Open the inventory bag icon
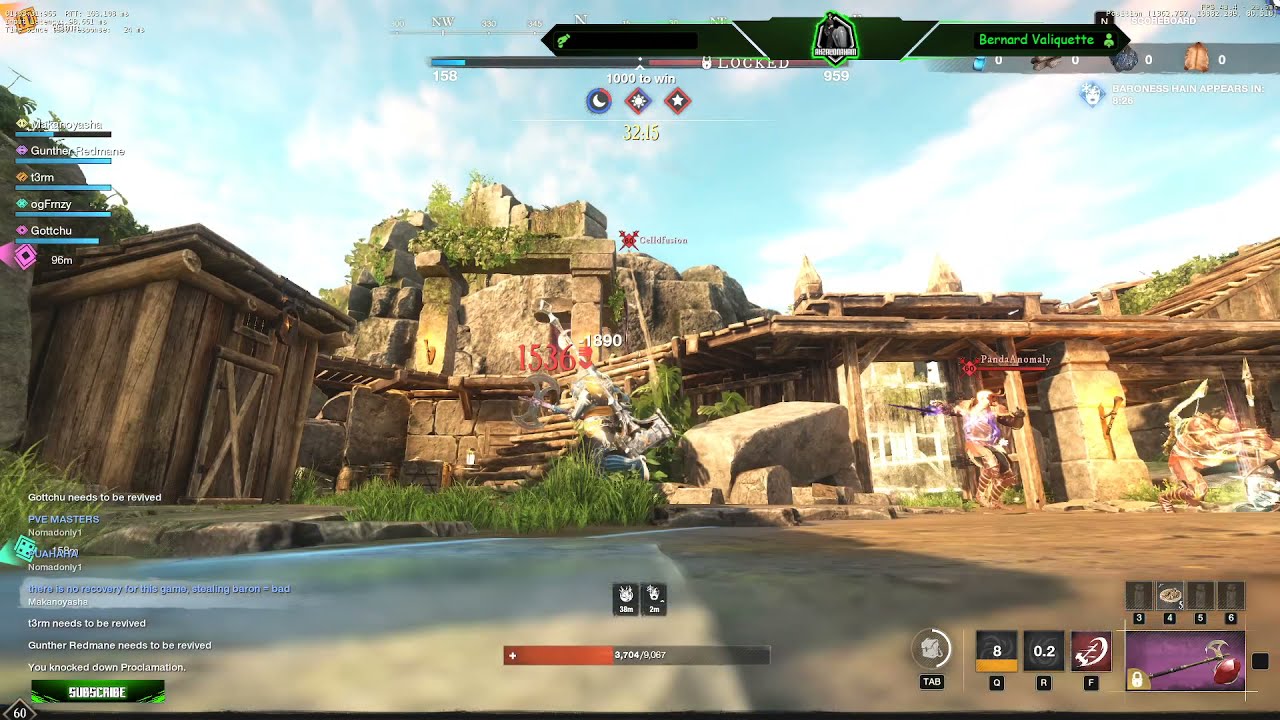1280x720 pixels. (931, 649)
